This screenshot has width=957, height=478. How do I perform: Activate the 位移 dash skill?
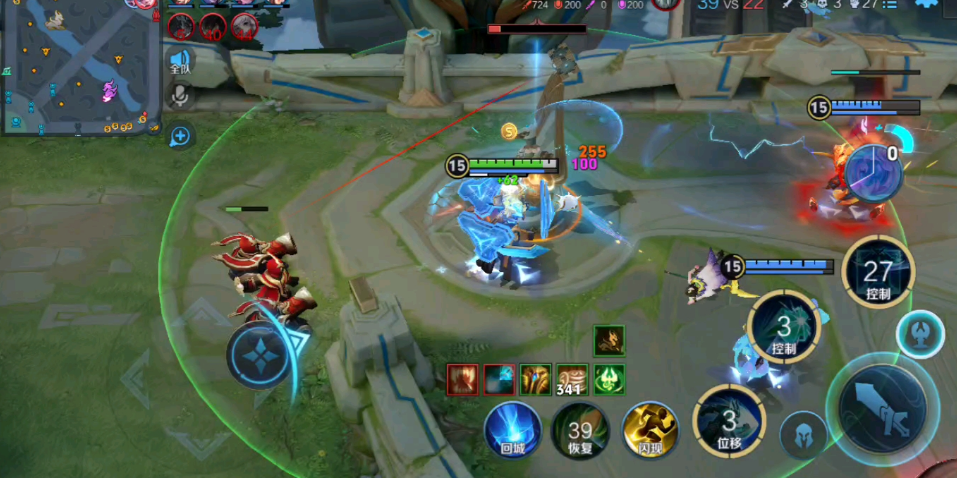(729, 421)
